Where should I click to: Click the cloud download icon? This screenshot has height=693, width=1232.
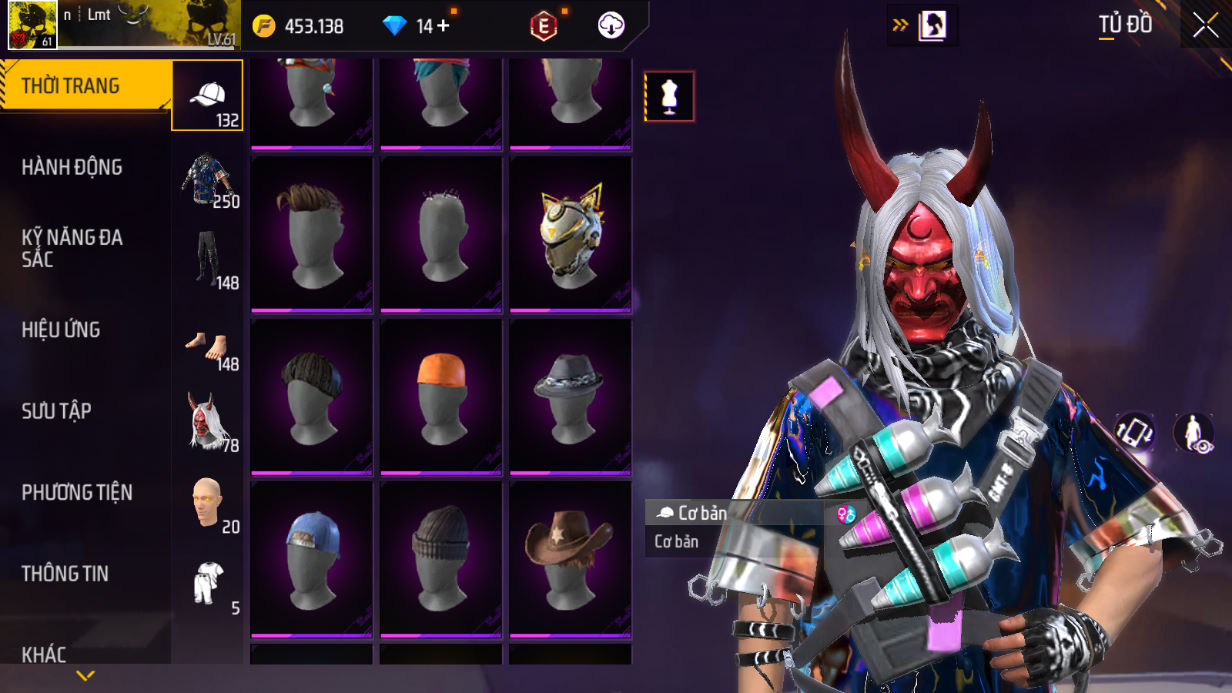click(x=611, y=26)
